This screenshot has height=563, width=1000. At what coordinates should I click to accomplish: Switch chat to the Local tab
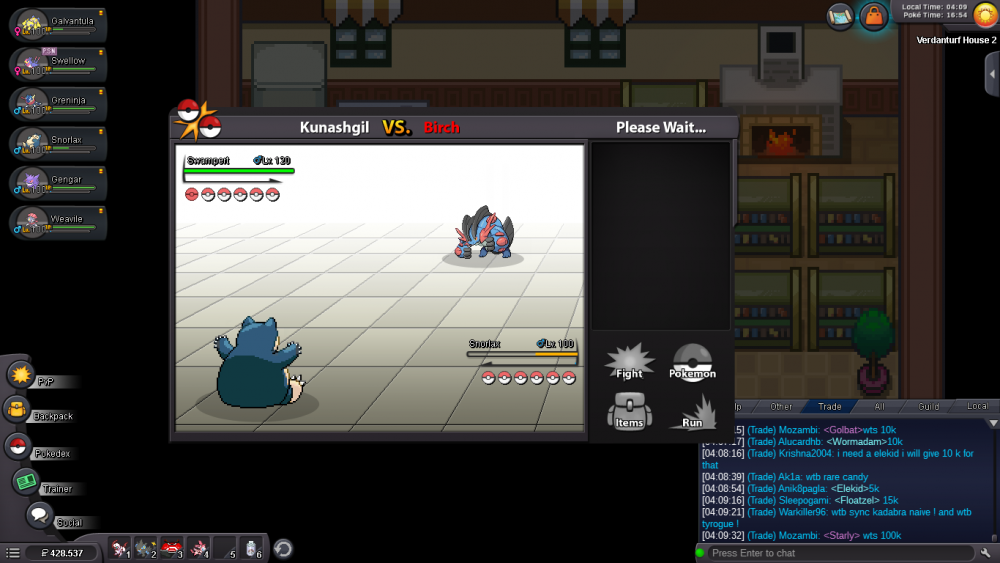(x=977, y=407)
